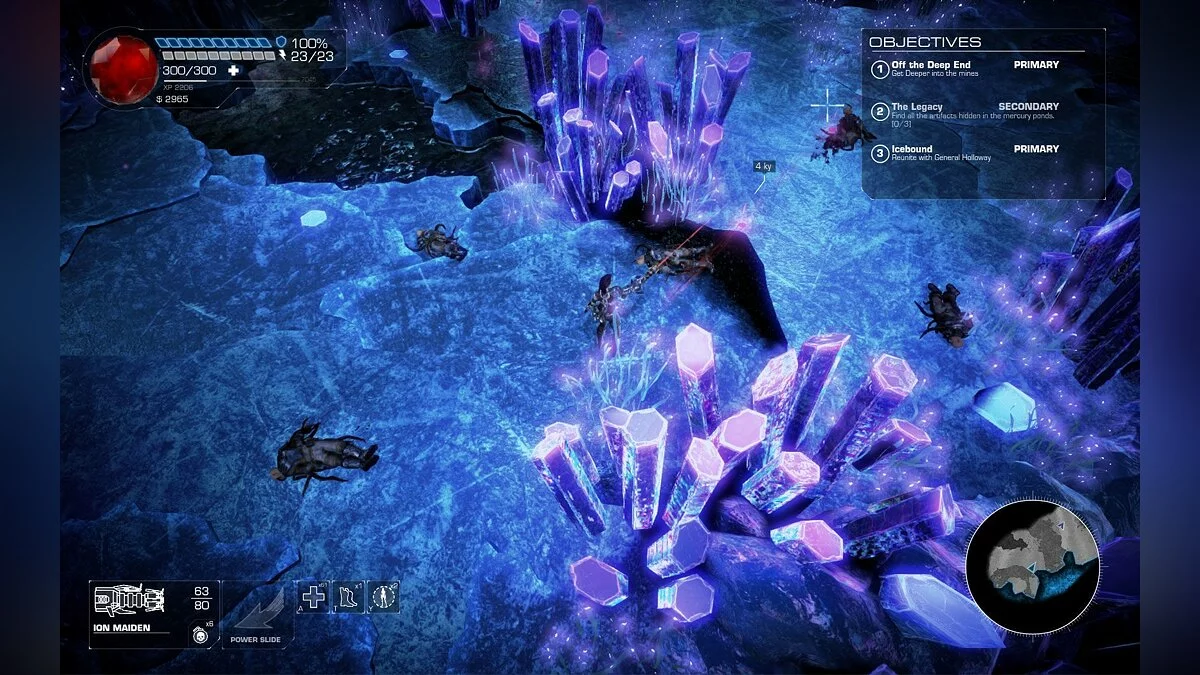Use the boots item slot

[x=349, y=598]
